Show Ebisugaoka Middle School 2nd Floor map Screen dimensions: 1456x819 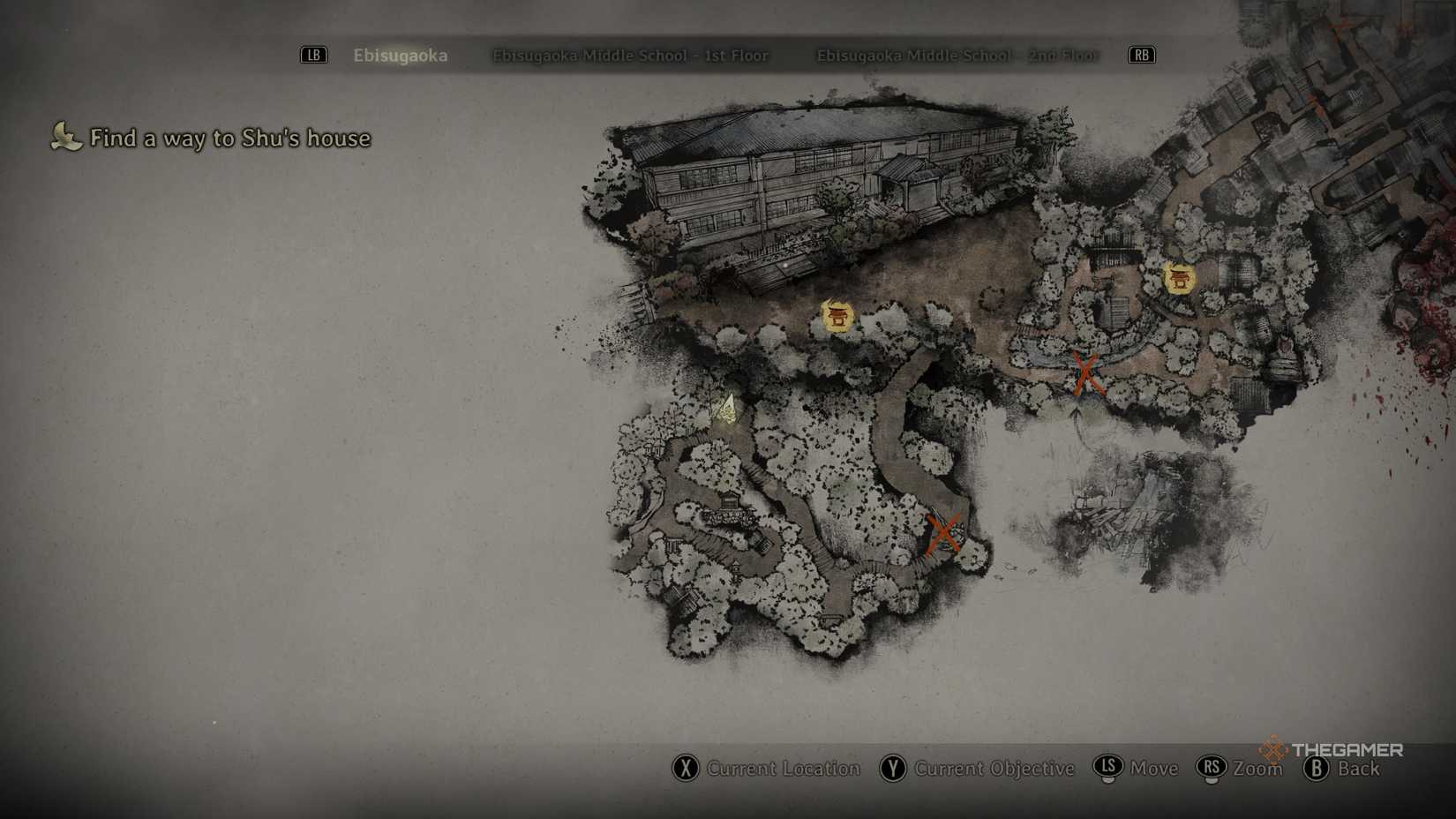pos(957,56)
